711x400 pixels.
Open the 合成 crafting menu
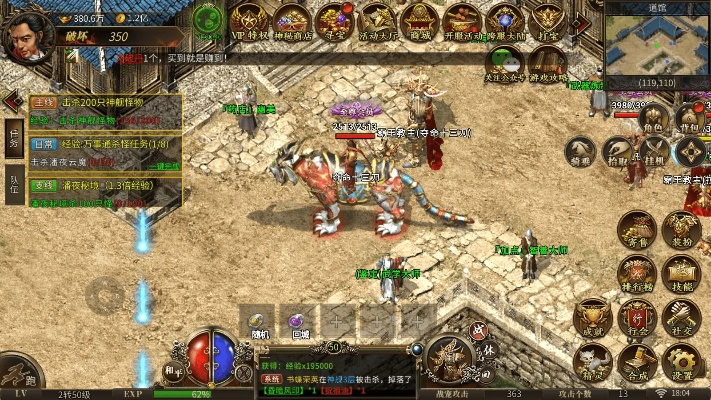click(636, 362)
